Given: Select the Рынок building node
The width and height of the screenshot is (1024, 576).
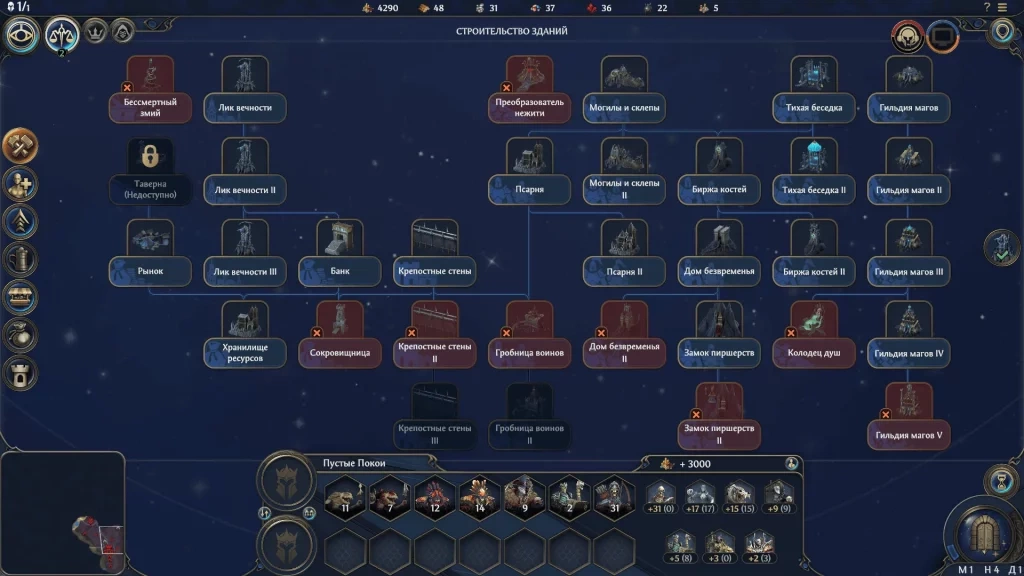Looking at the screenshot, I should point(150,255).
